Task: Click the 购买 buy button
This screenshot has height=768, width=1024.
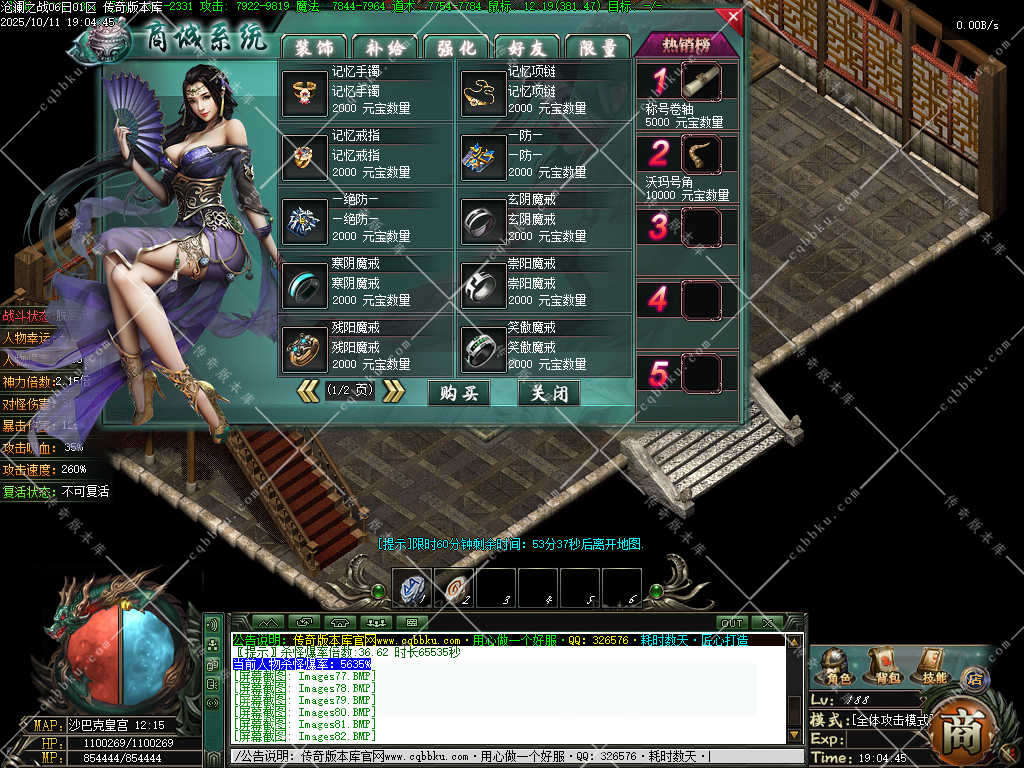Action: pyautogui.click(x=459, y=393)
